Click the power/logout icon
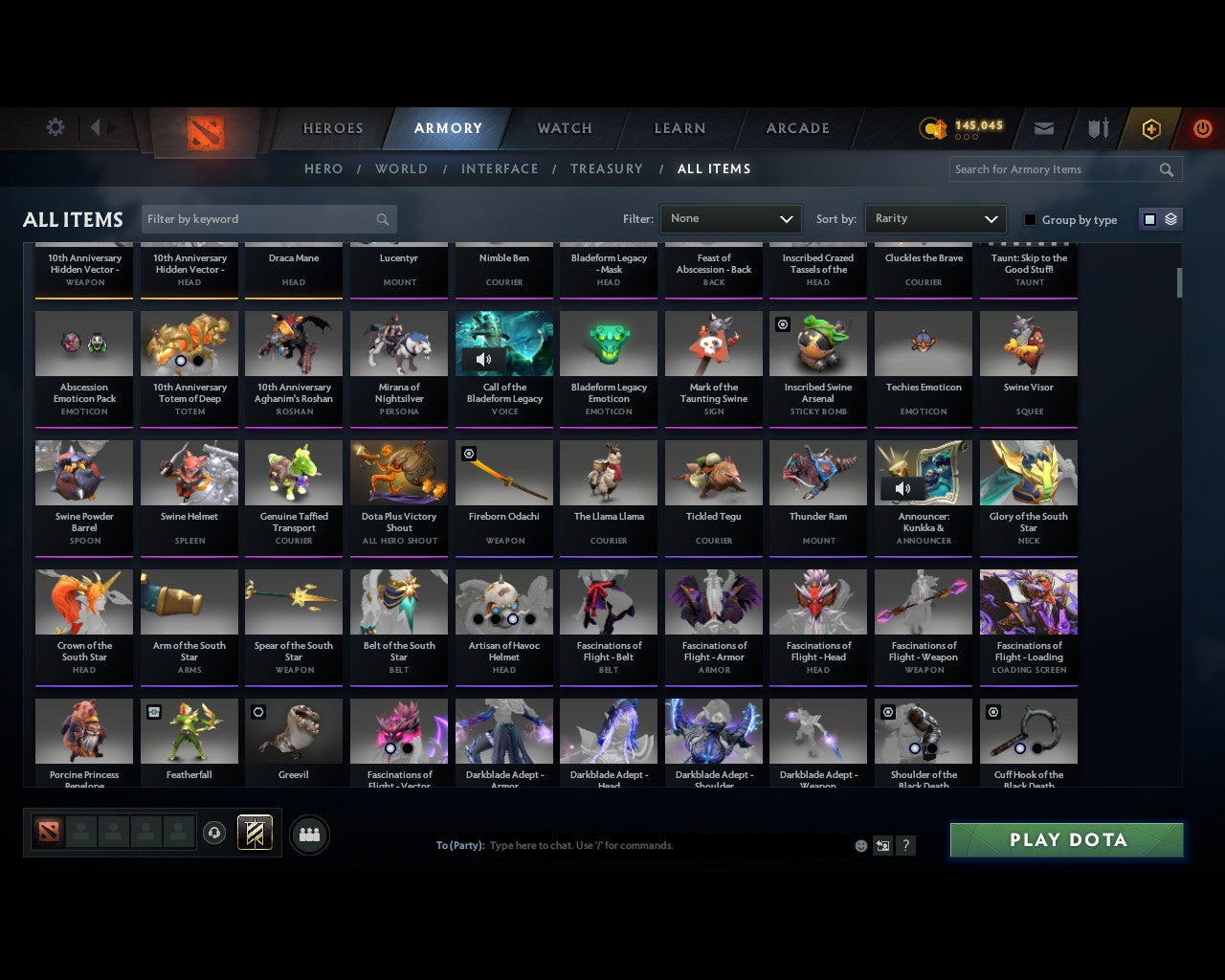The image size is (1225, 980). [x=1202, y=128]
